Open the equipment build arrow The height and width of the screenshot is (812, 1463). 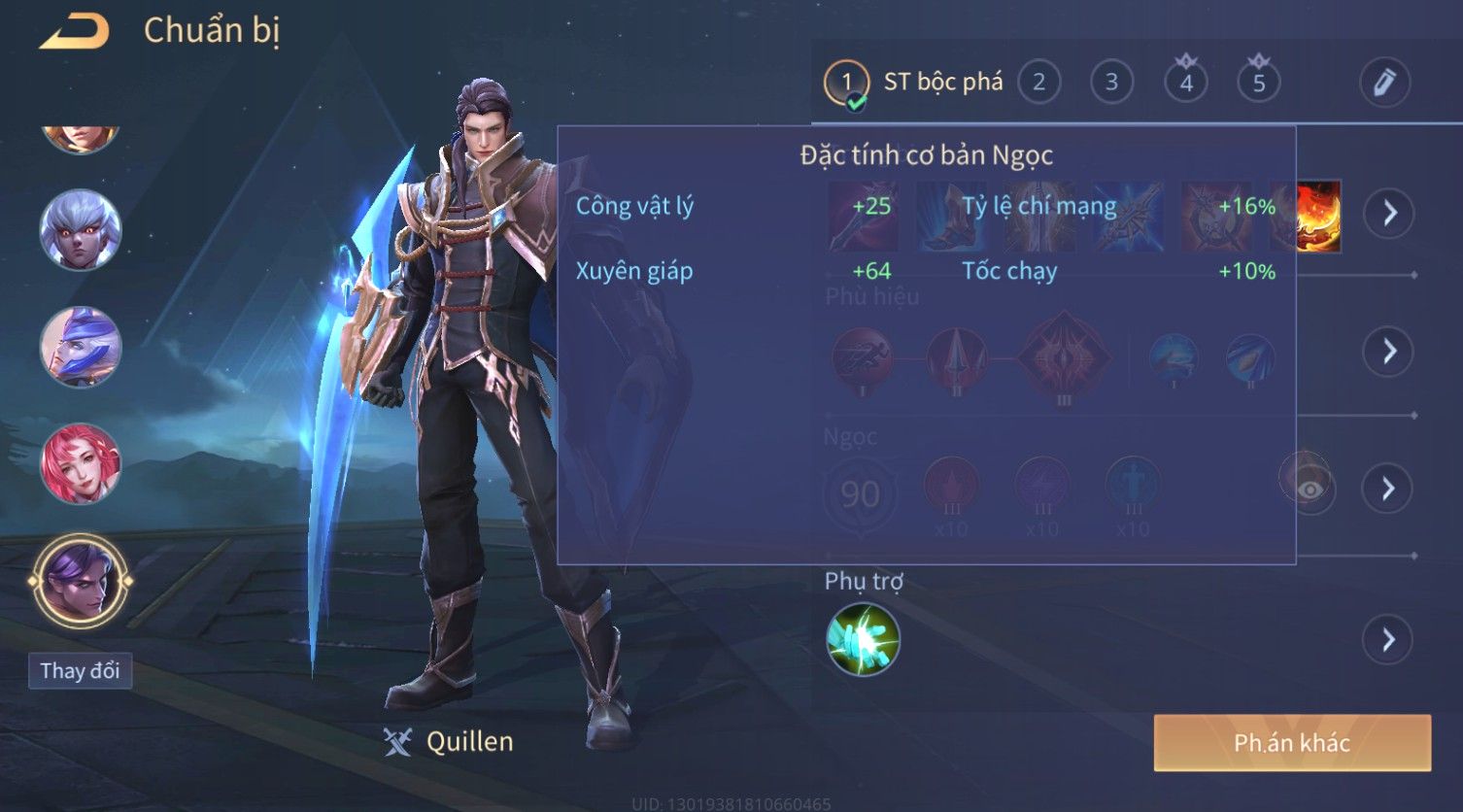pyautogui.click(x=1388, y=213)
